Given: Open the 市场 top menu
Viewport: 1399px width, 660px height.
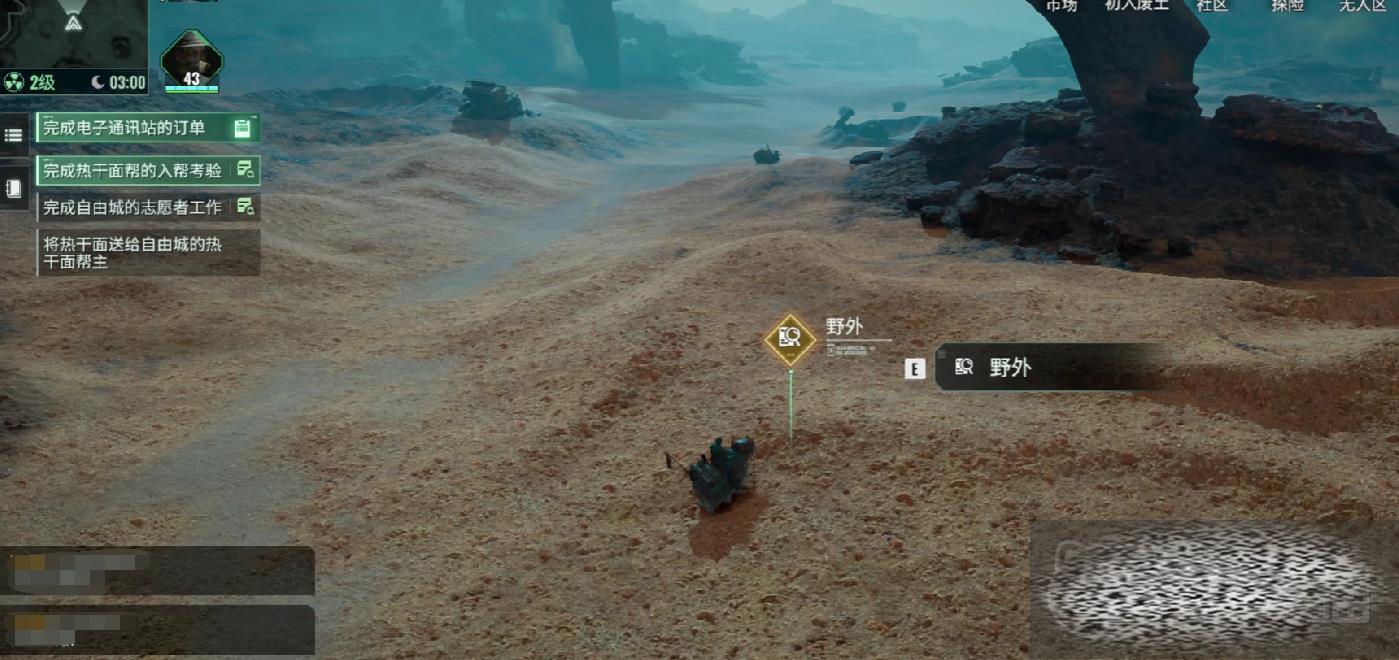Looking at the screenshot, I should pyautogui.click(x=1061, y=6).
